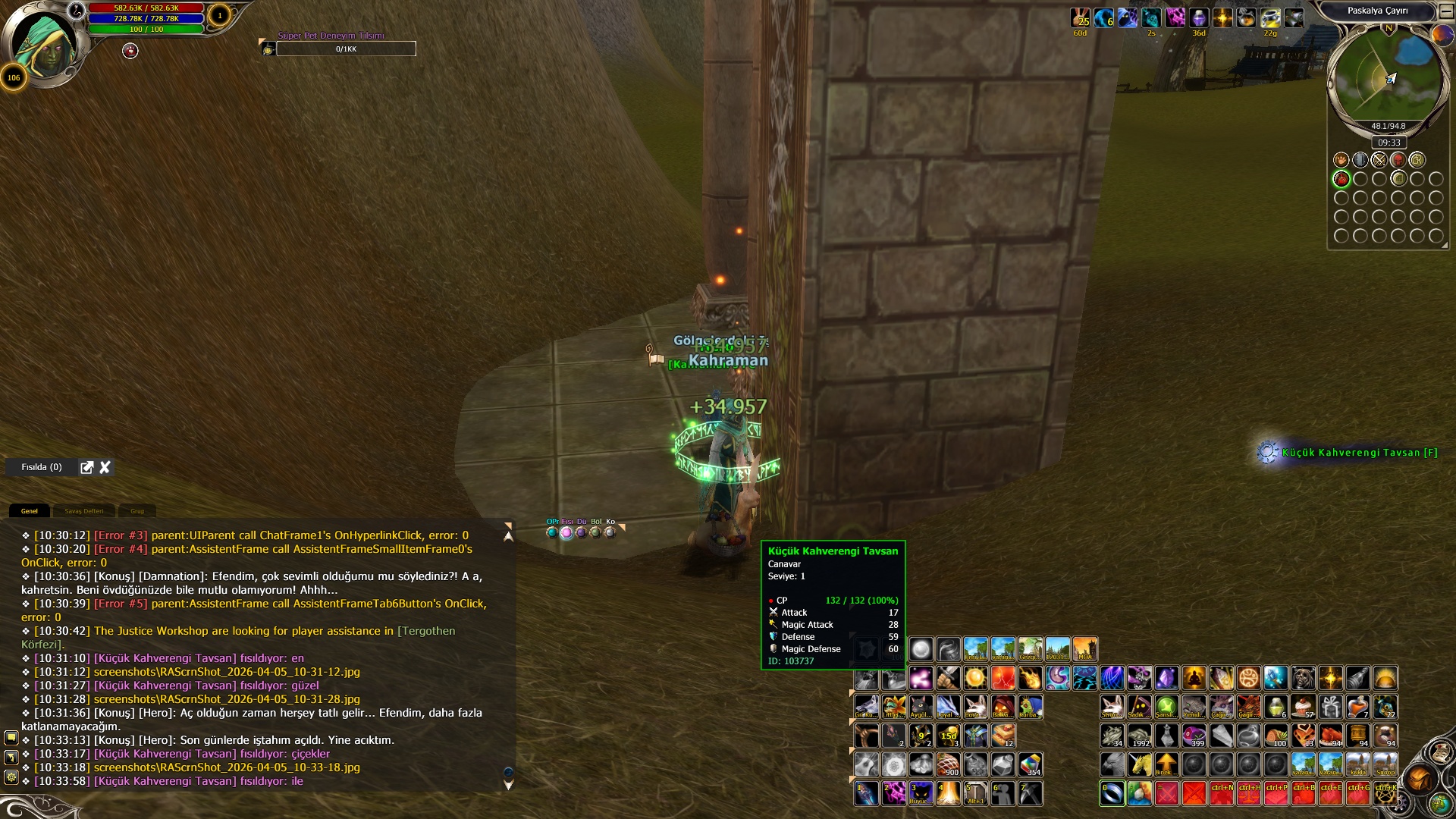
Task: Use the red lightning skill
Action: [x=1003, y=678]
